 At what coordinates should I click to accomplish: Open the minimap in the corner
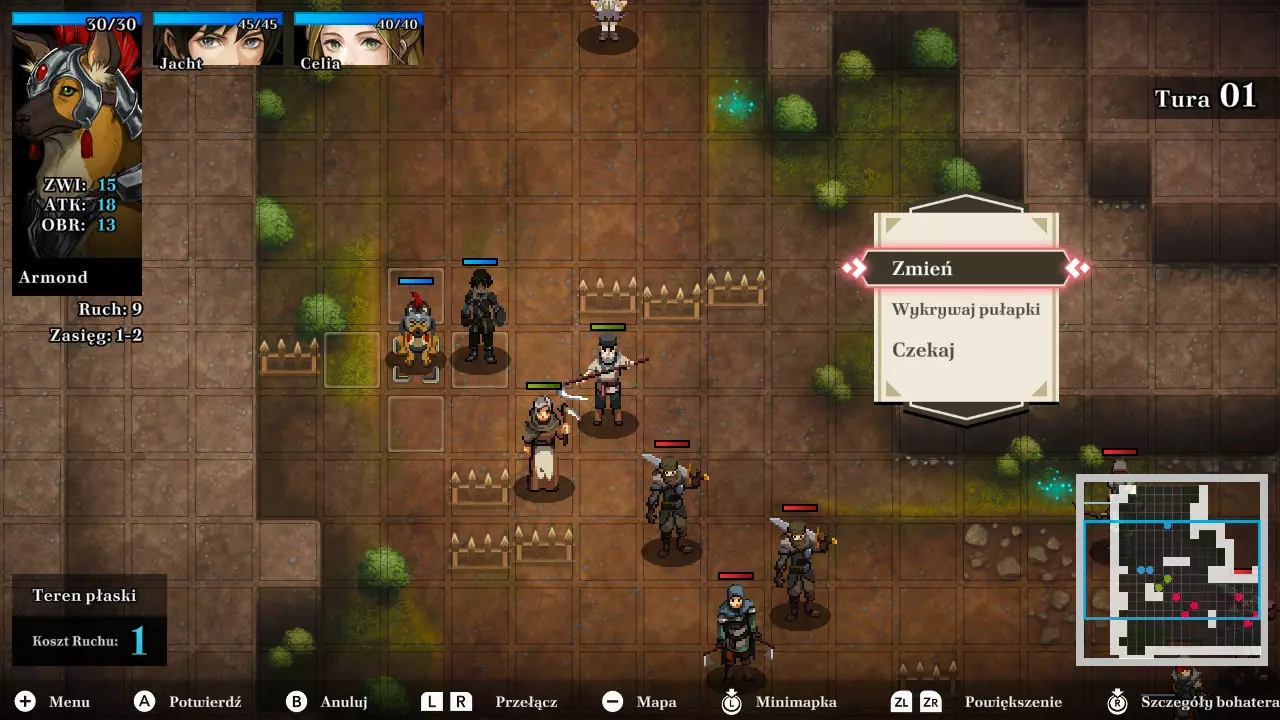click(1172, 570)
